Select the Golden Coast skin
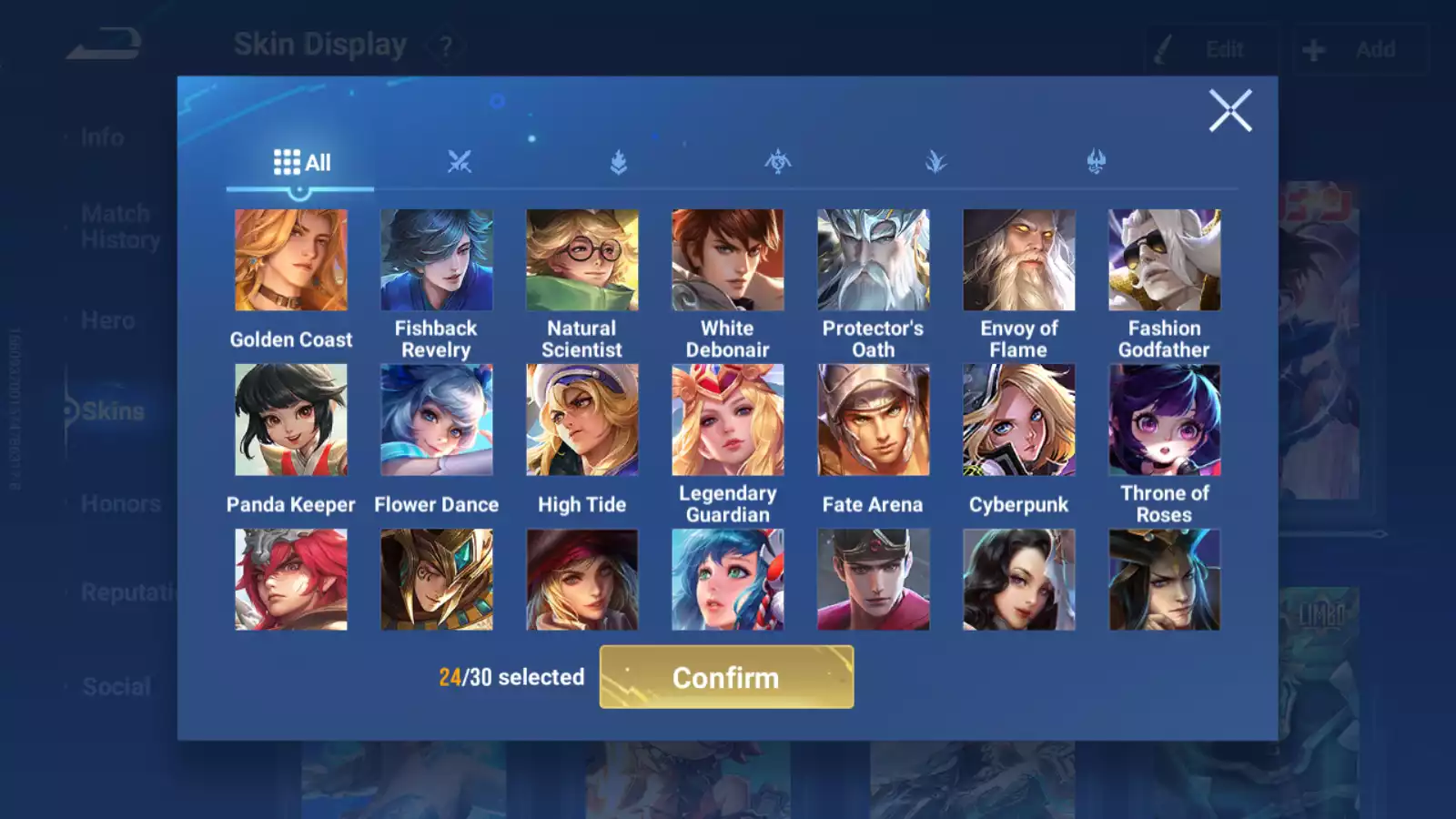Viewport: 1456px width, 819px height. (x=291, y=260)
